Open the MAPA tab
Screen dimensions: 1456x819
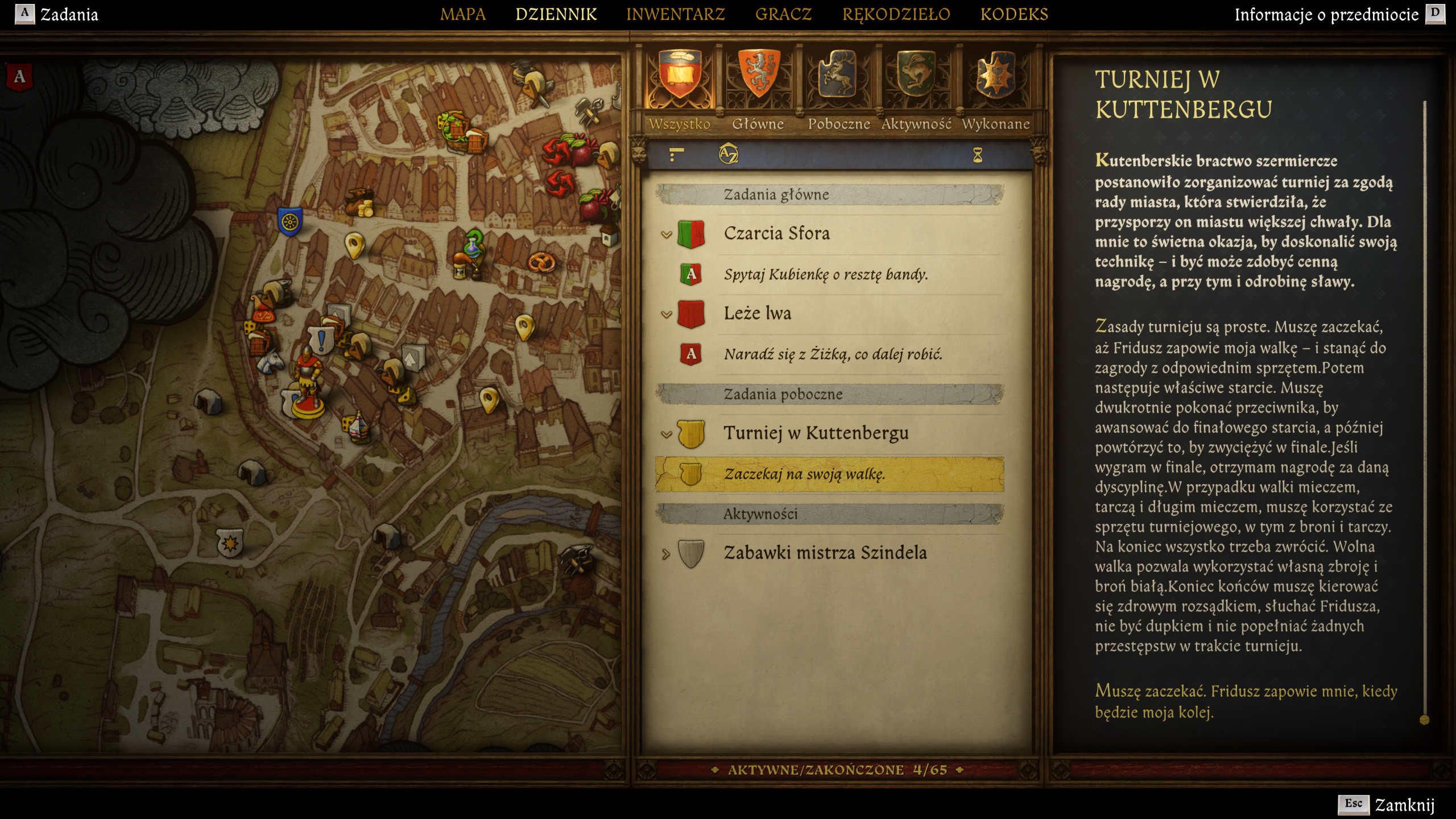462,14
